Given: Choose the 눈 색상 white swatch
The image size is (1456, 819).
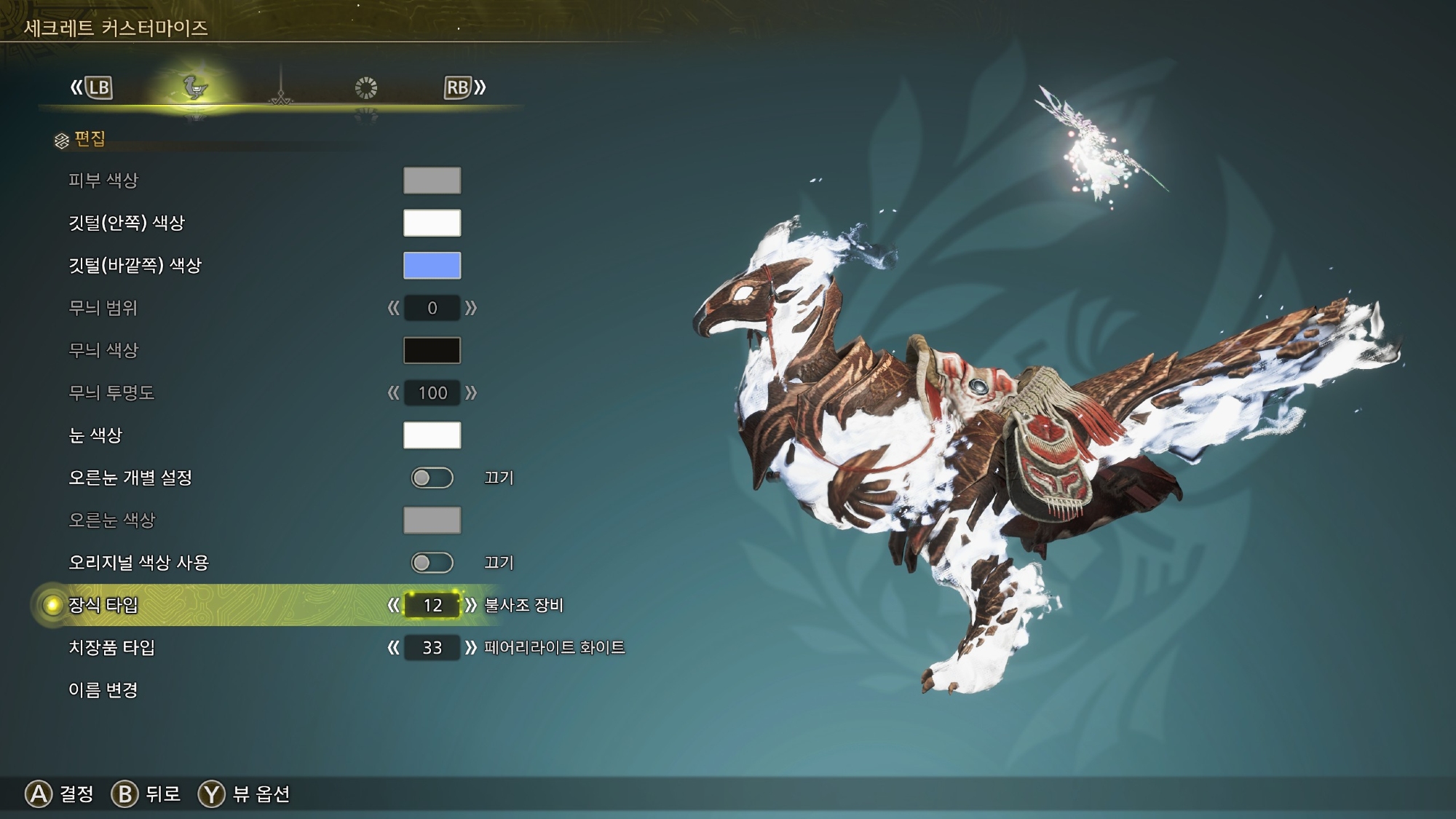Looking at the screenshot, I should 432,435.
